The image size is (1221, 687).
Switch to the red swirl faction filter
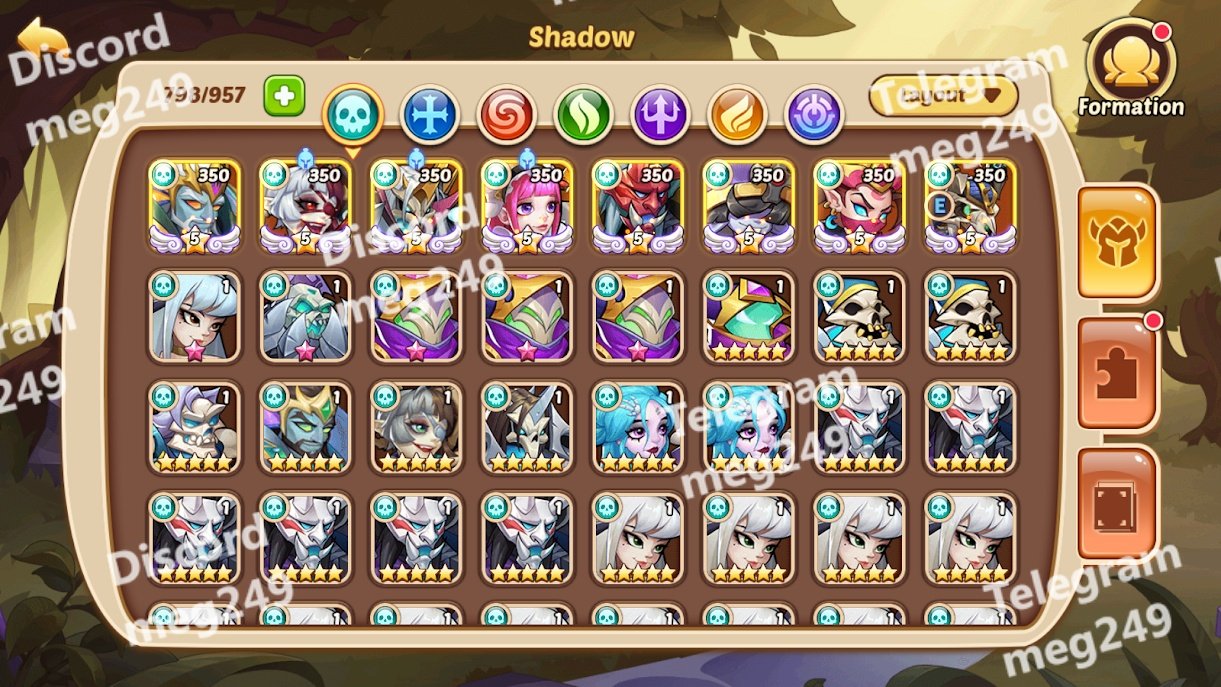click(x=507, y=115)
